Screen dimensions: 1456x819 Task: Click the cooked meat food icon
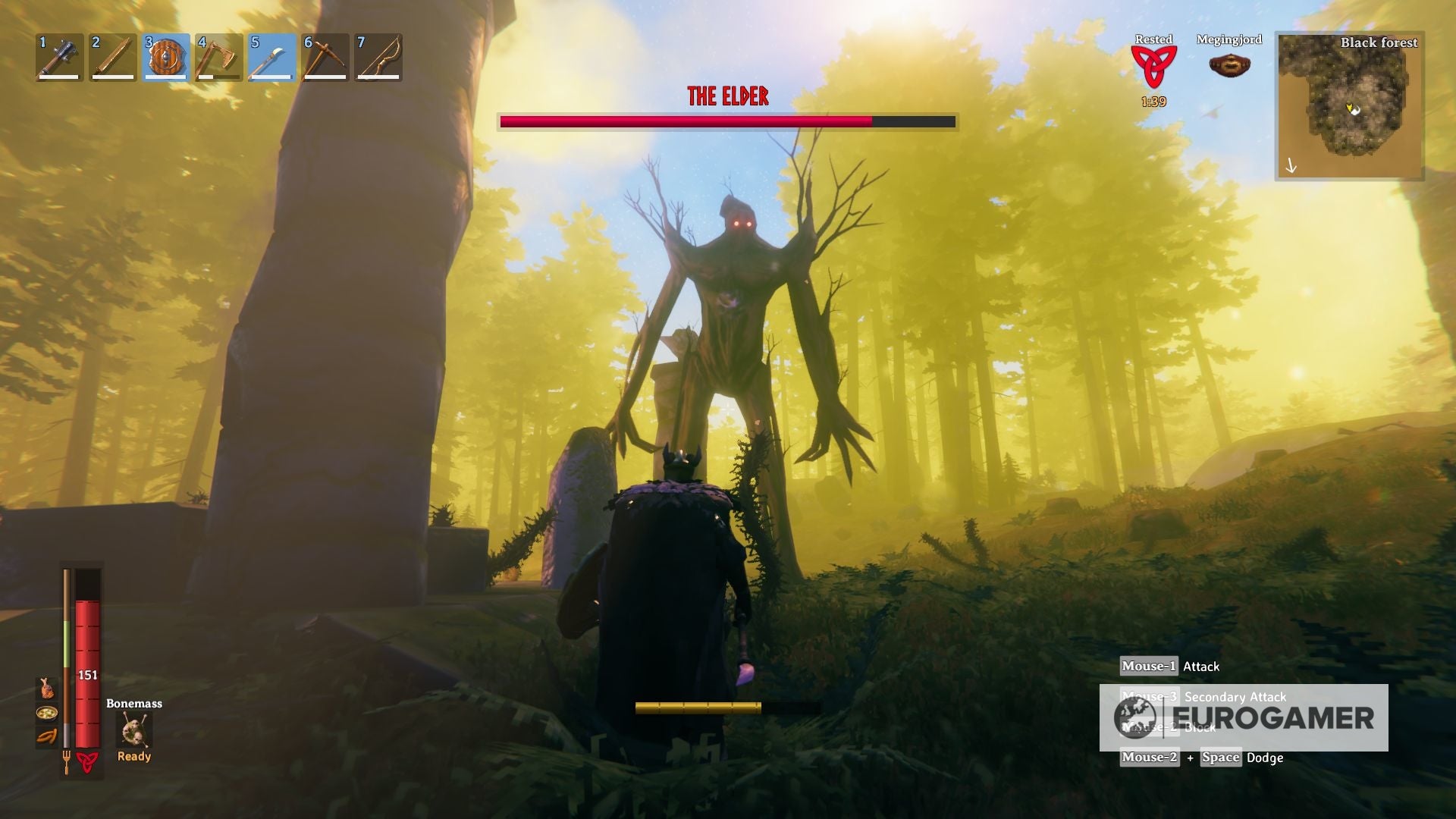(x=47, y=689)
